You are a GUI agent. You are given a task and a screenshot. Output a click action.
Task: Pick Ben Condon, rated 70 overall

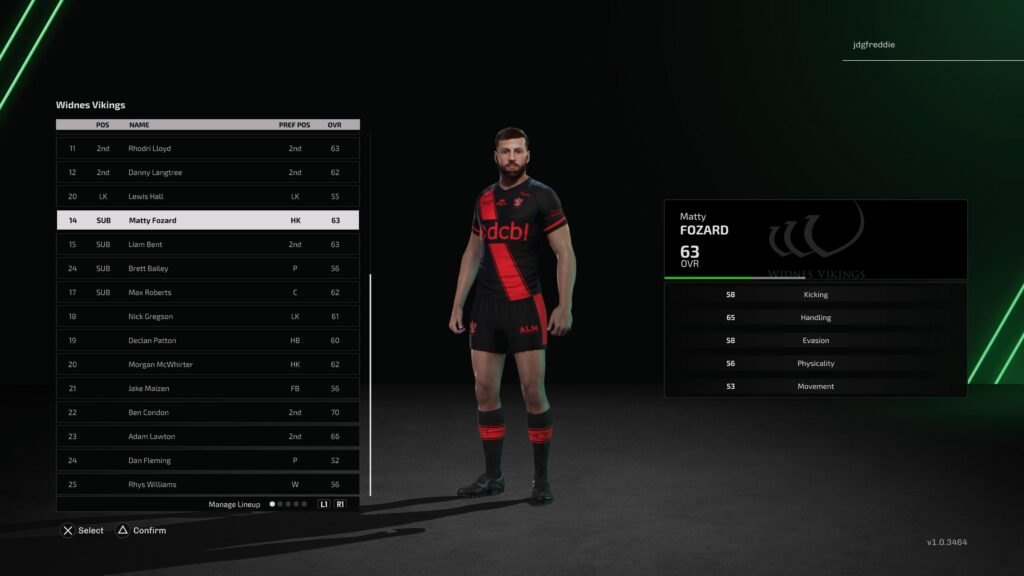(x=207, y=412)
